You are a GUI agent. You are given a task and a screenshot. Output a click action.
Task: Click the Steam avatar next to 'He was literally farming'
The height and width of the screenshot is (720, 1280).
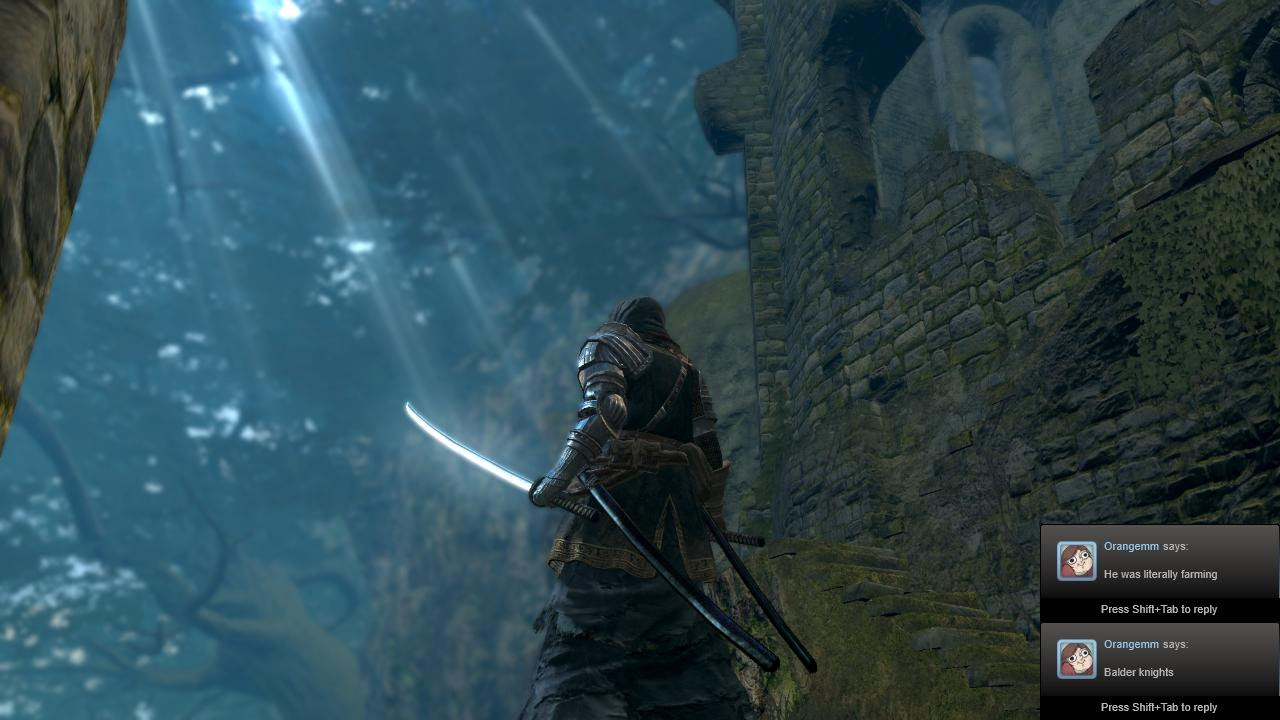[x=1077, y=561]
